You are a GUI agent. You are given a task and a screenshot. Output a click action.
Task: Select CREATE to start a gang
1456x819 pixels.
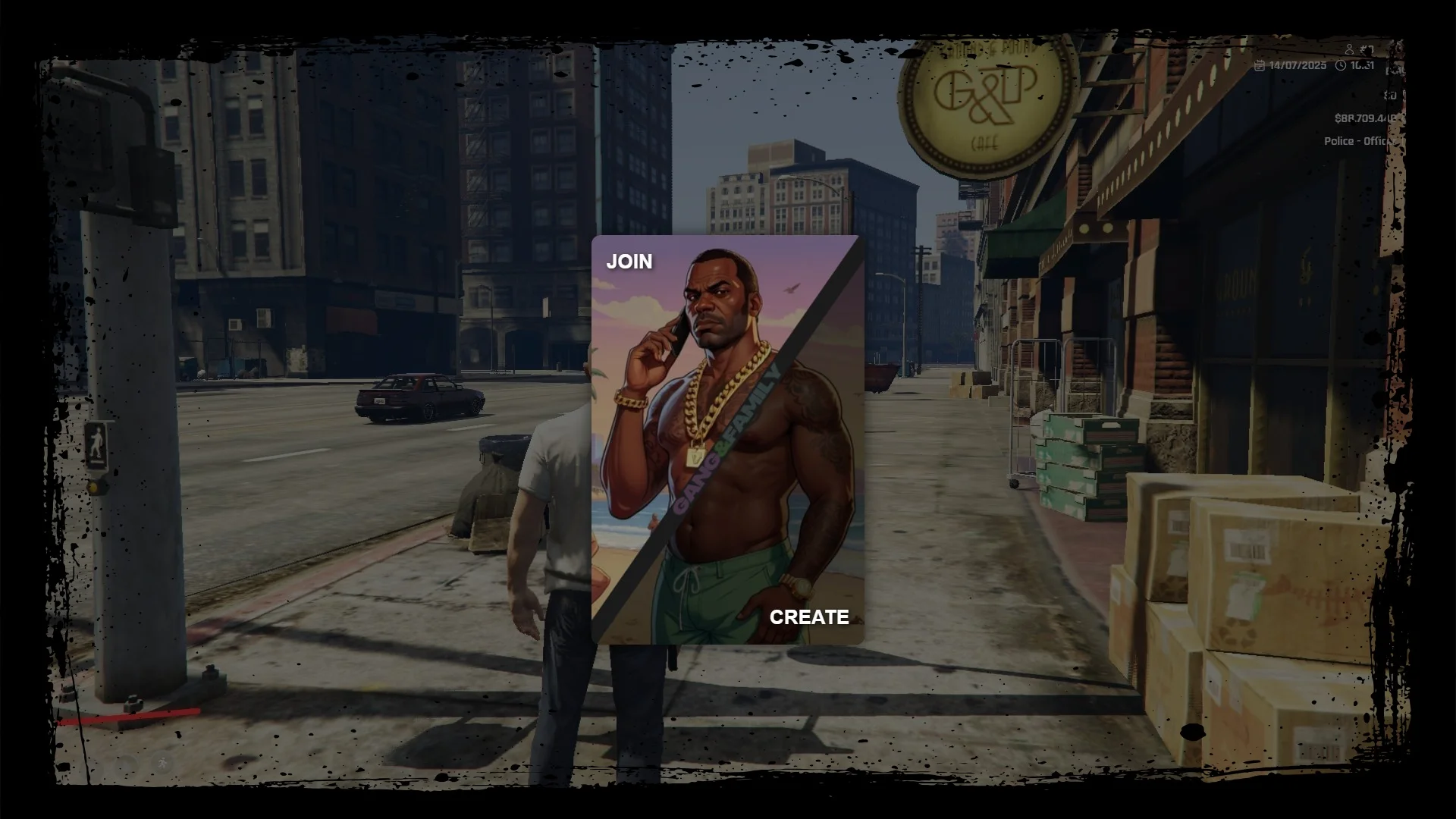808,617
